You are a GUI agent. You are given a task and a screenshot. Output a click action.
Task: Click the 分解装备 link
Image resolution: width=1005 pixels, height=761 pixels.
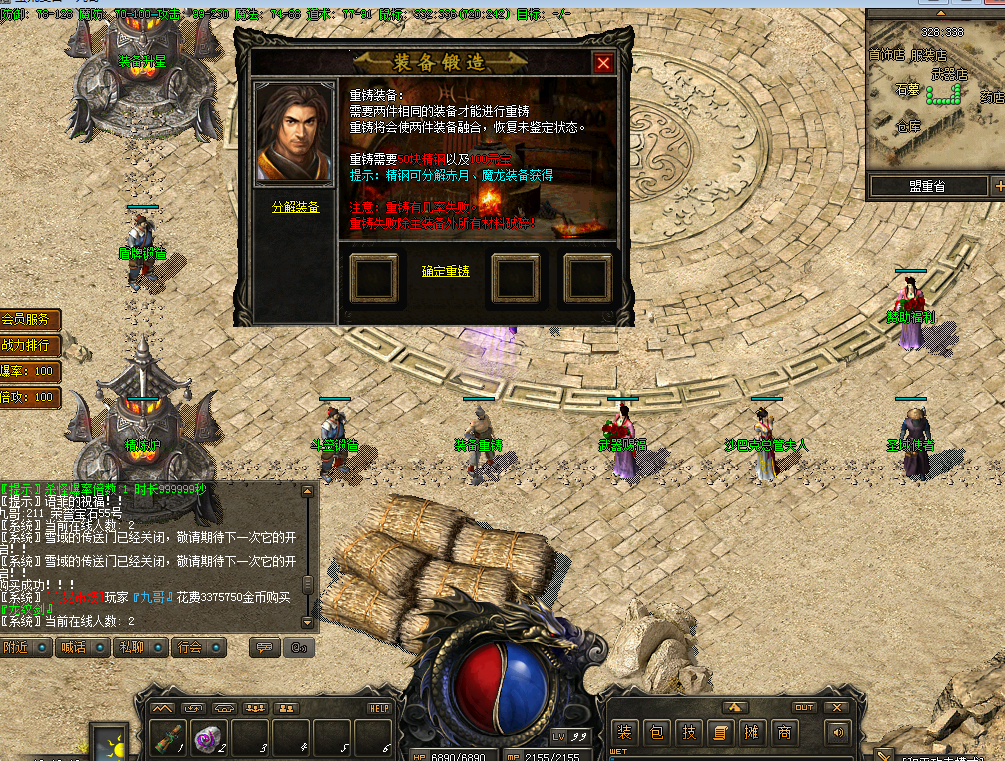click(296, 207)
